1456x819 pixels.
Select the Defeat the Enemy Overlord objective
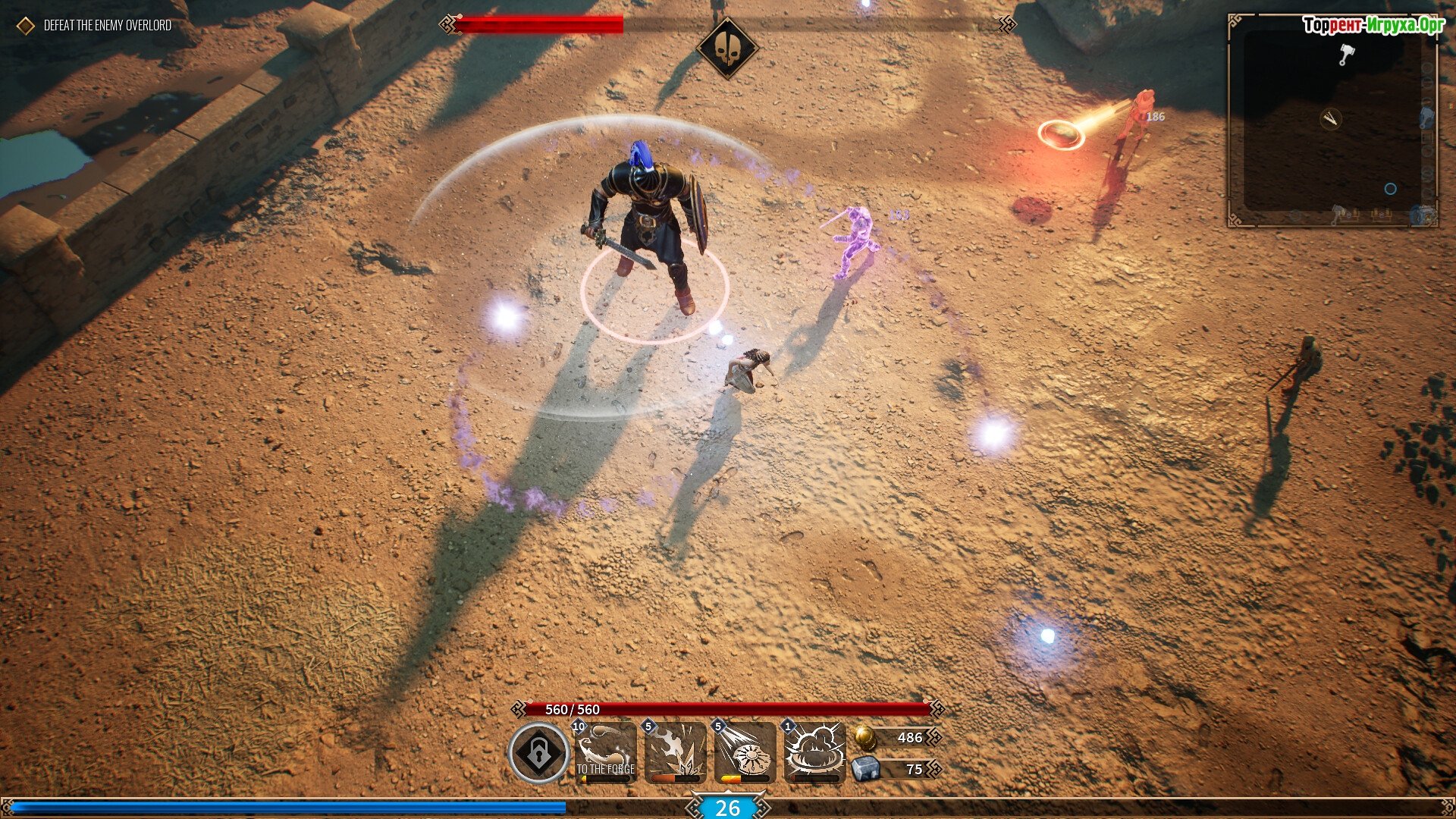107,26
